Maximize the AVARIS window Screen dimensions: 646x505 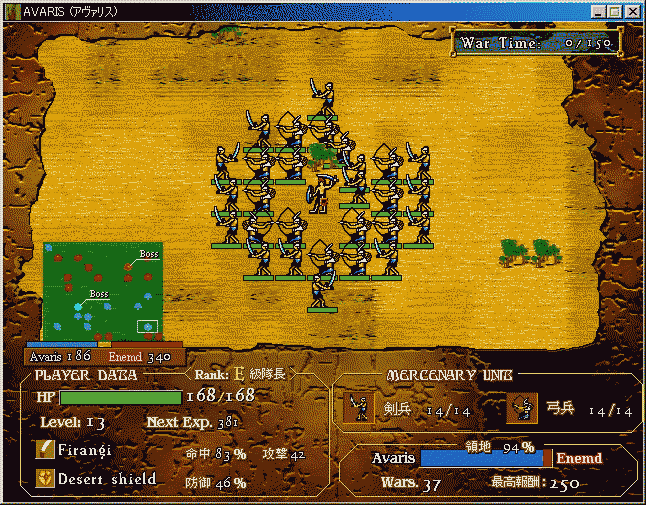pyautogui.click(x=615, y=11)
